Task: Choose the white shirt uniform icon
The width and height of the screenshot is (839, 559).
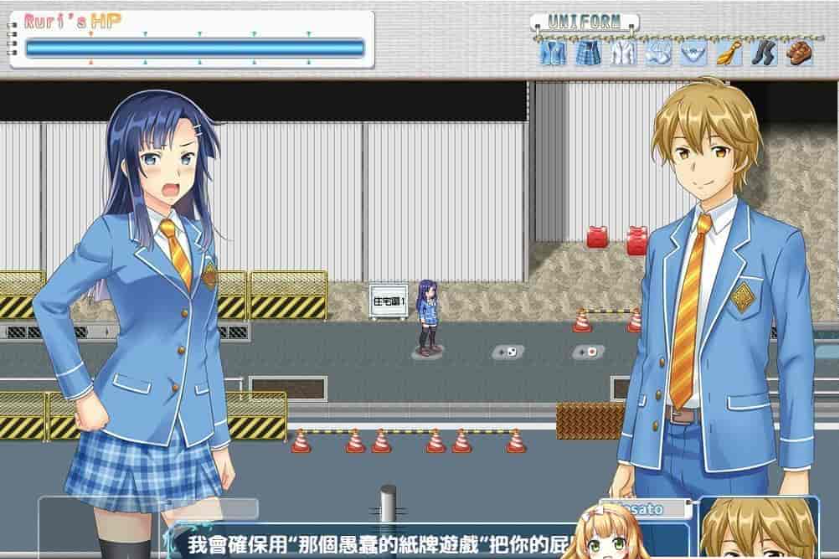Action: pos(622,52)
